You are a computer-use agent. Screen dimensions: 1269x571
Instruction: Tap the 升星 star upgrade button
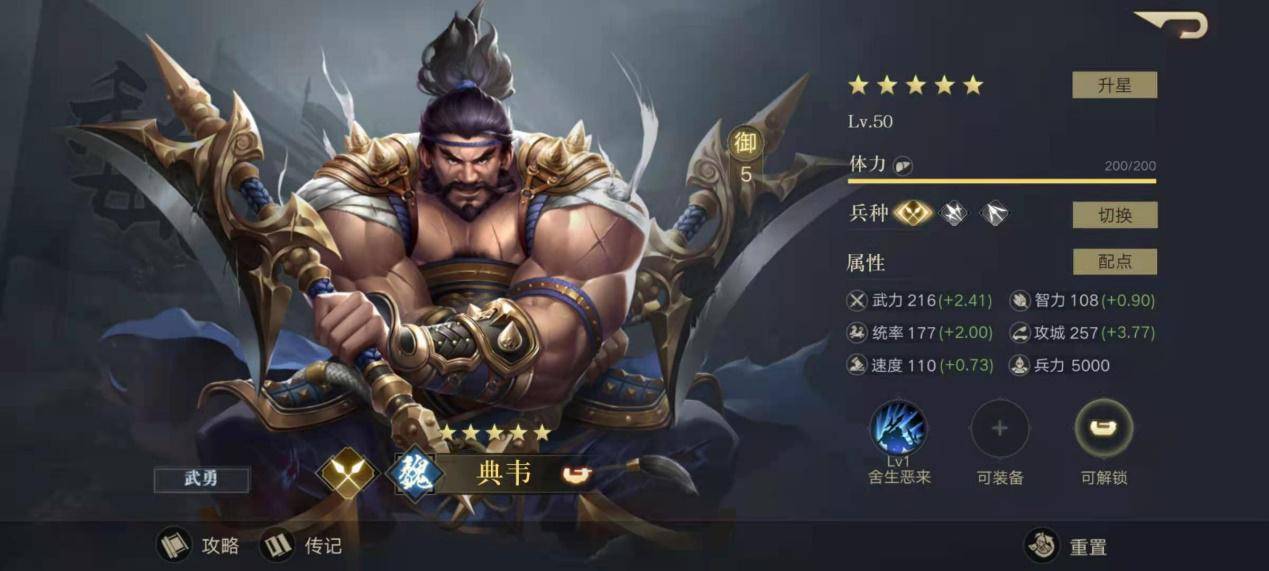(x=1114, y=85)
